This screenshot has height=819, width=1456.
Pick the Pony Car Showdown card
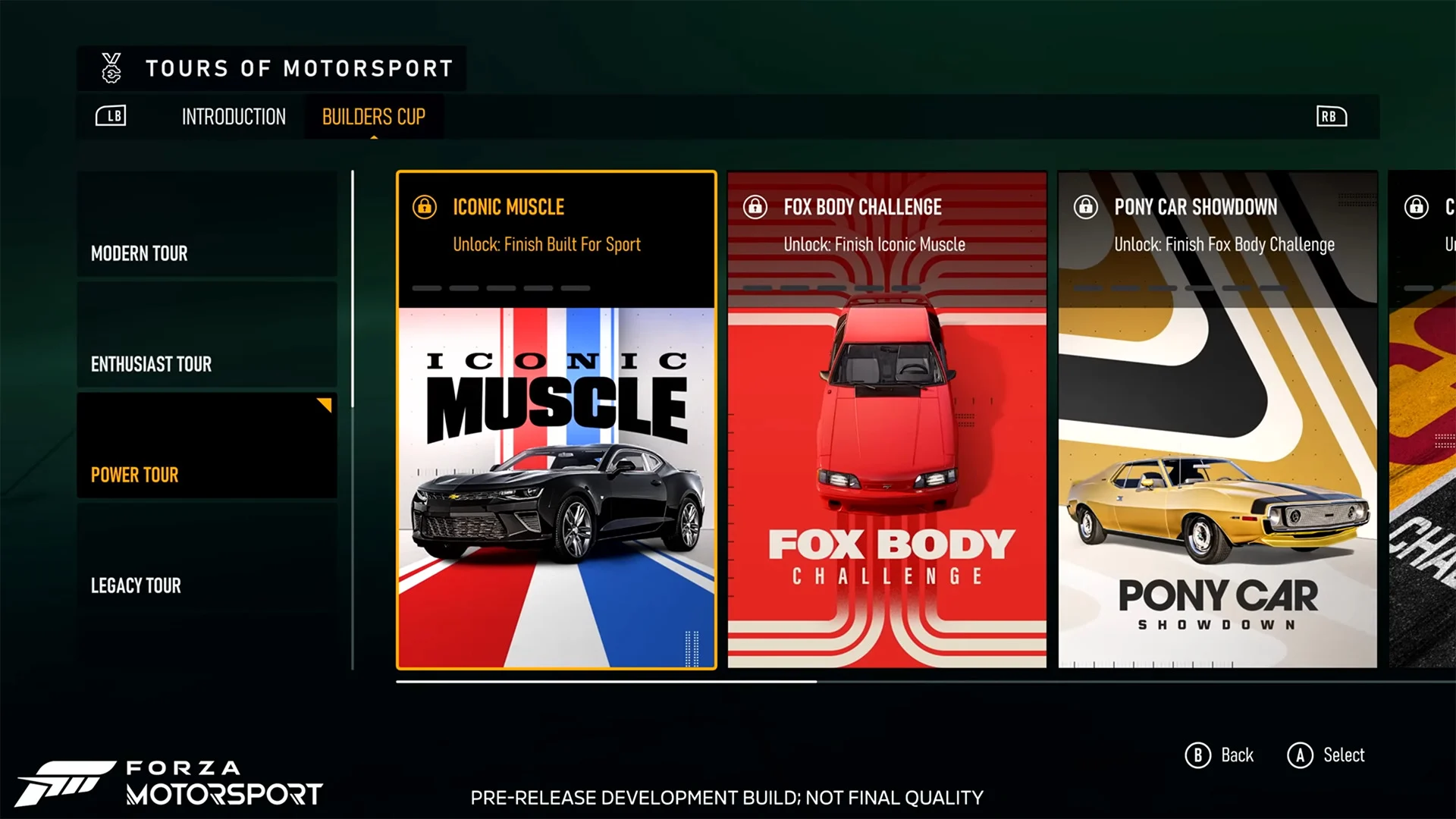click(1217, 420)
